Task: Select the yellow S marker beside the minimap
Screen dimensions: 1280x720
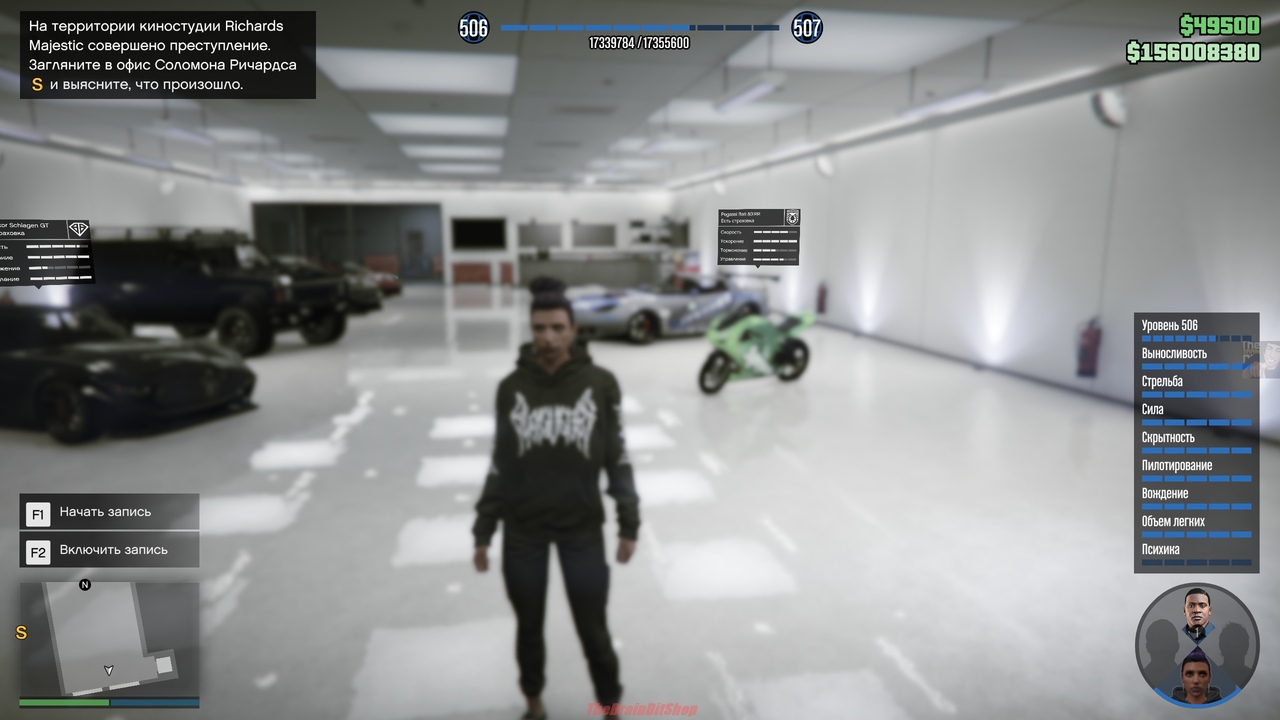Action: [x=21, y=633]
